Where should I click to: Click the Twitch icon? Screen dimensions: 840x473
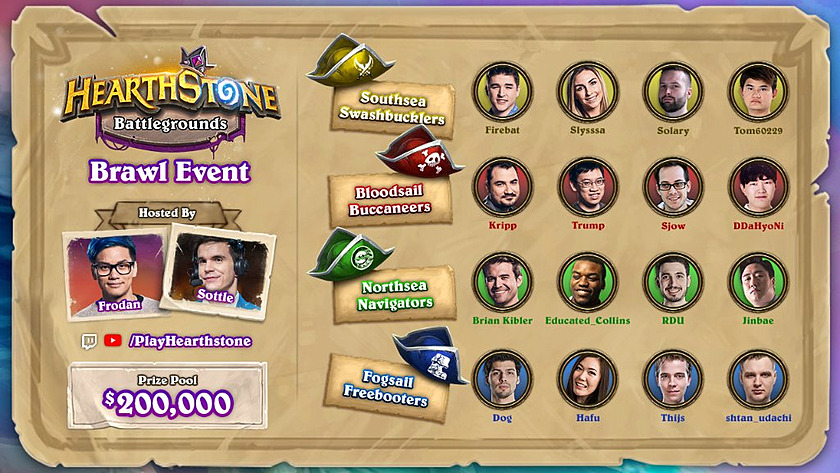[89, 341]
